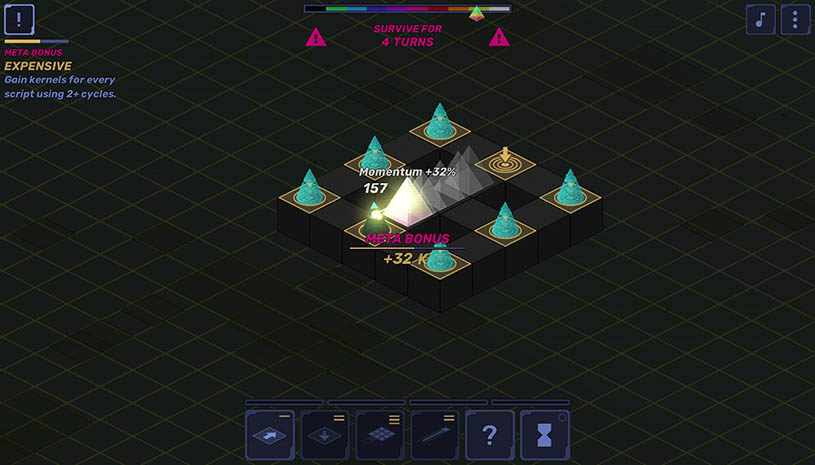Open the exclamation mark alert panel
Viewport: 815px width, 465px height.
[19, 19]
